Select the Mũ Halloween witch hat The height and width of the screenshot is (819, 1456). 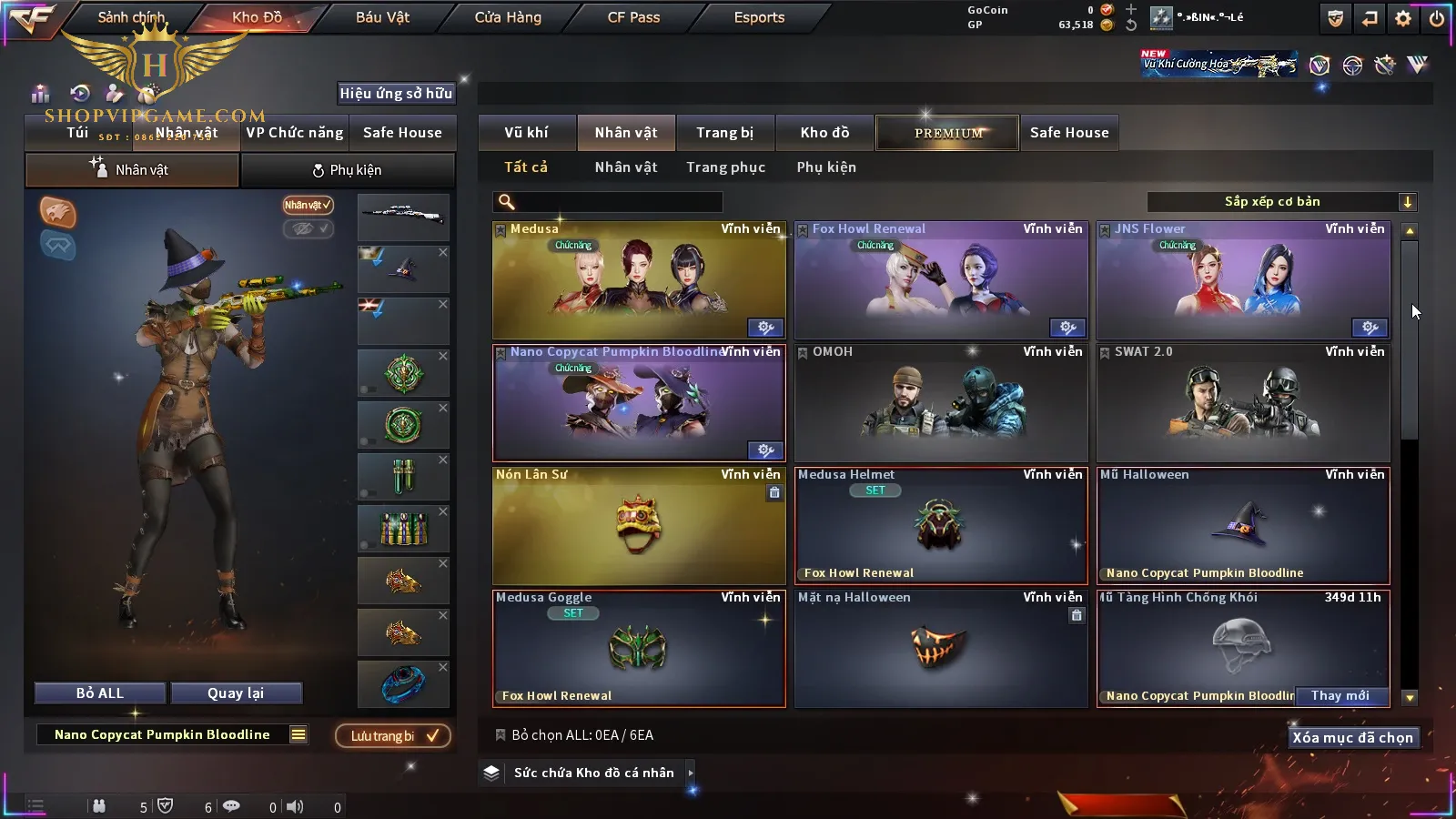[1242, 526]
